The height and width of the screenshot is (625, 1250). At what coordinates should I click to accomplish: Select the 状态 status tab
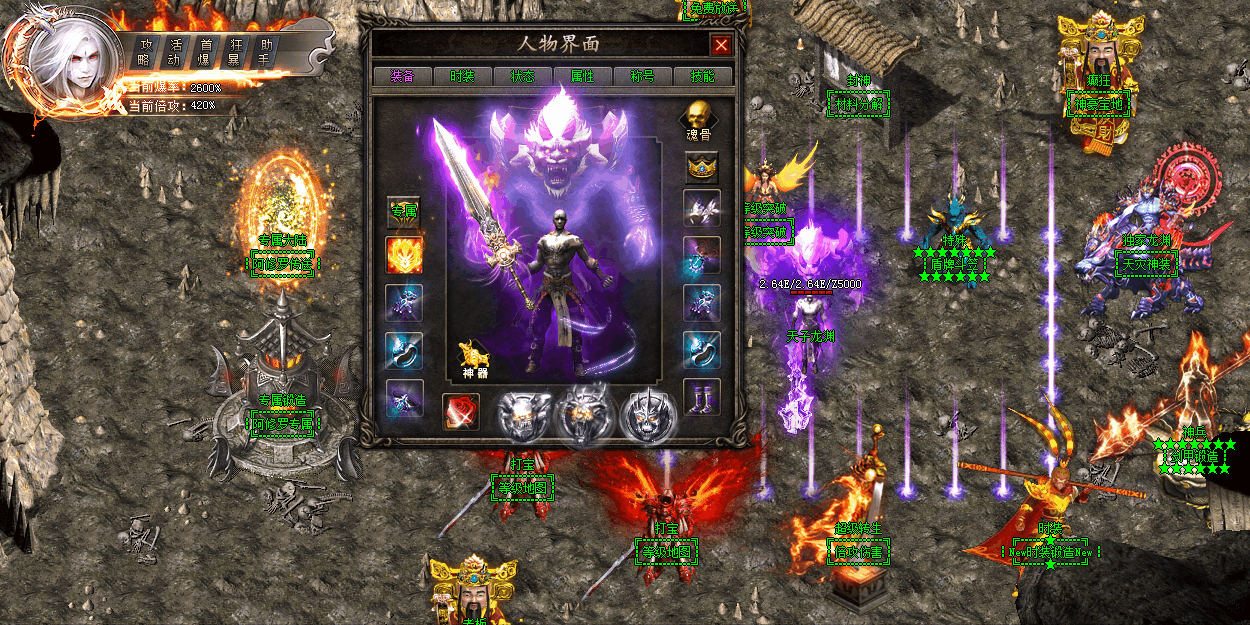pyautogui.click(x=522, y=76)
